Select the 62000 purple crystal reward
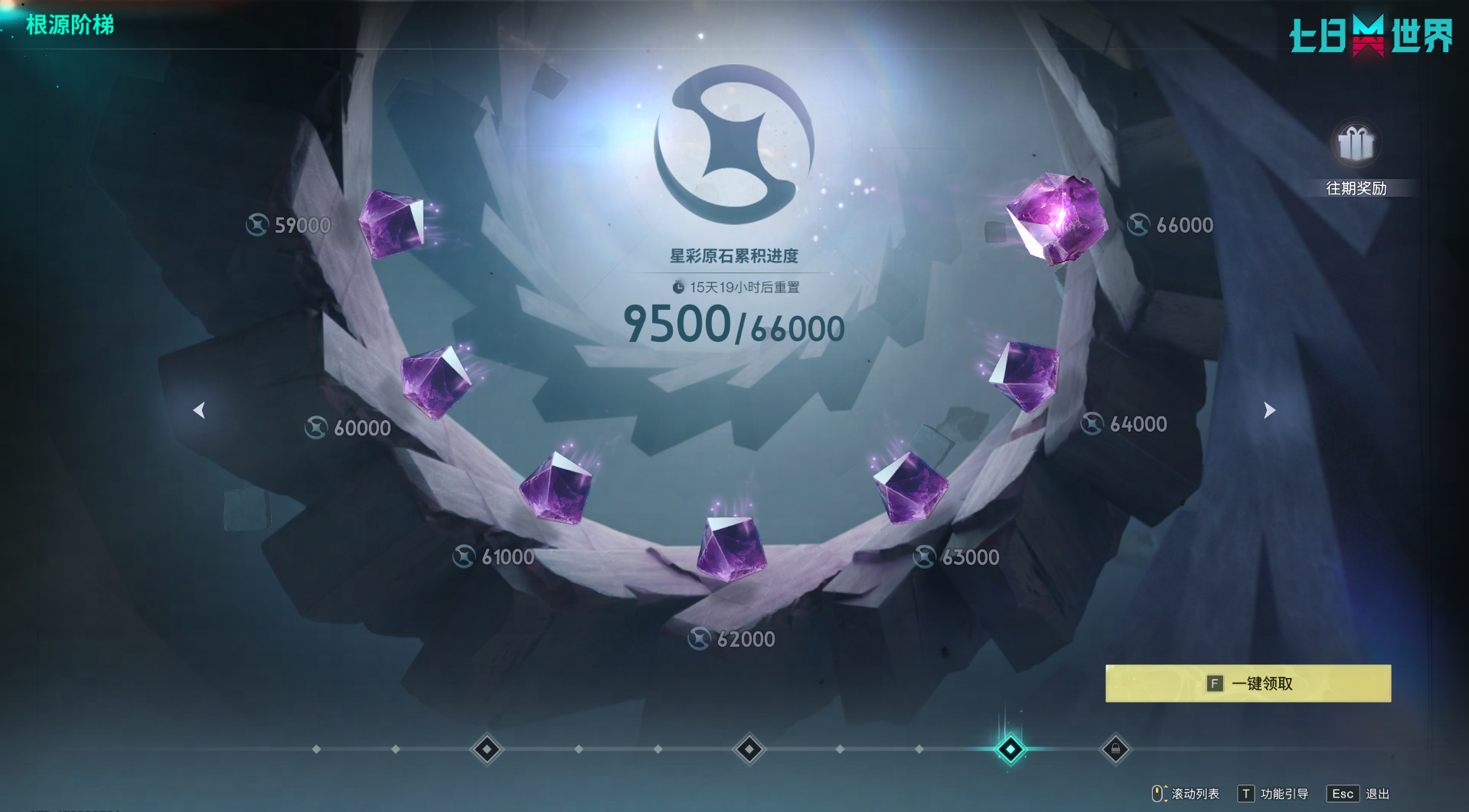The height and width of the screenshot is (812, 1469). point(731,546)
